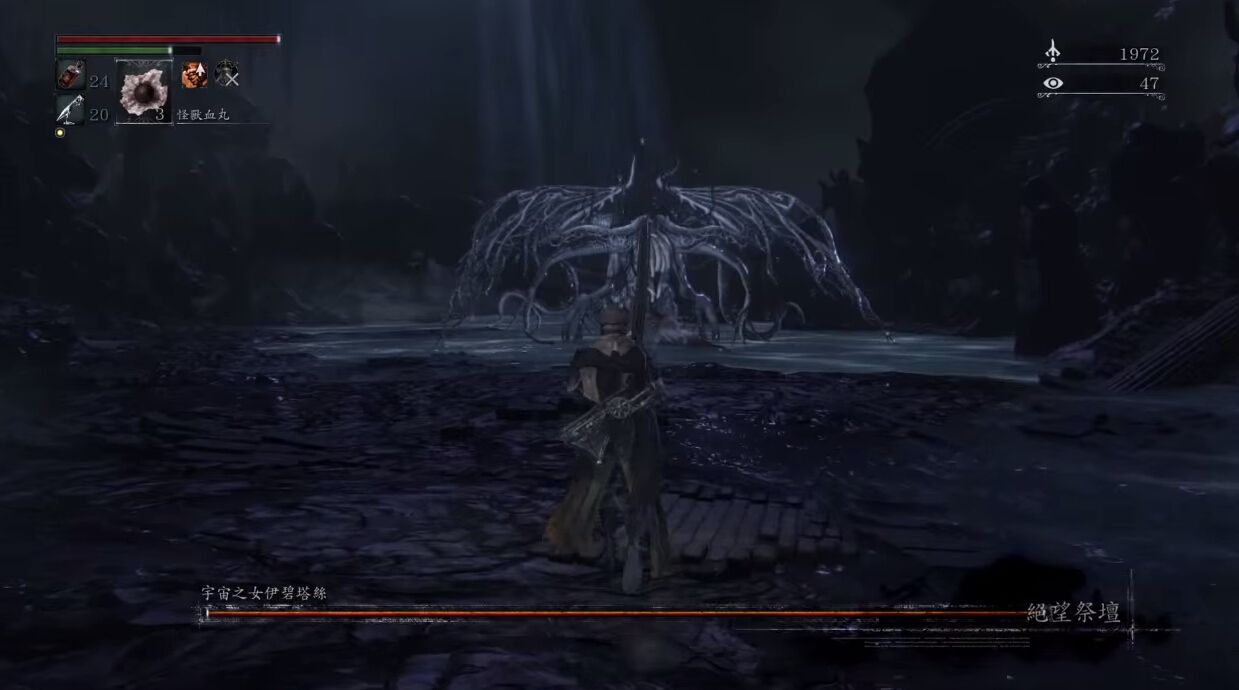Click the crossed-out bell status icon
The width and height of the screenshot is (1239, 690).
(x=227, y=74)
